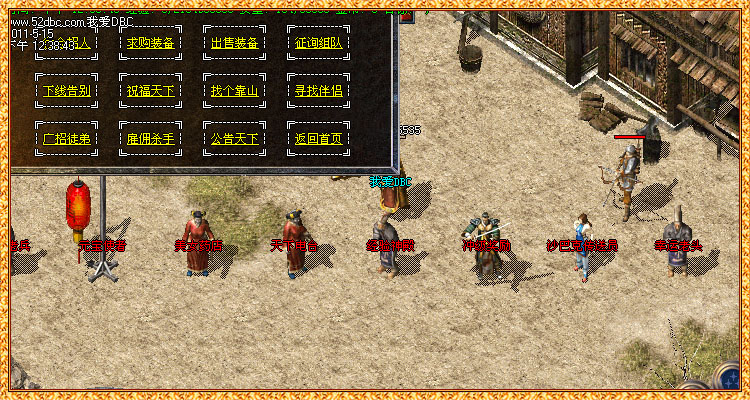
Task: Open the 征询组队 option
Action: pyautogui.click(x=318, y=44)
